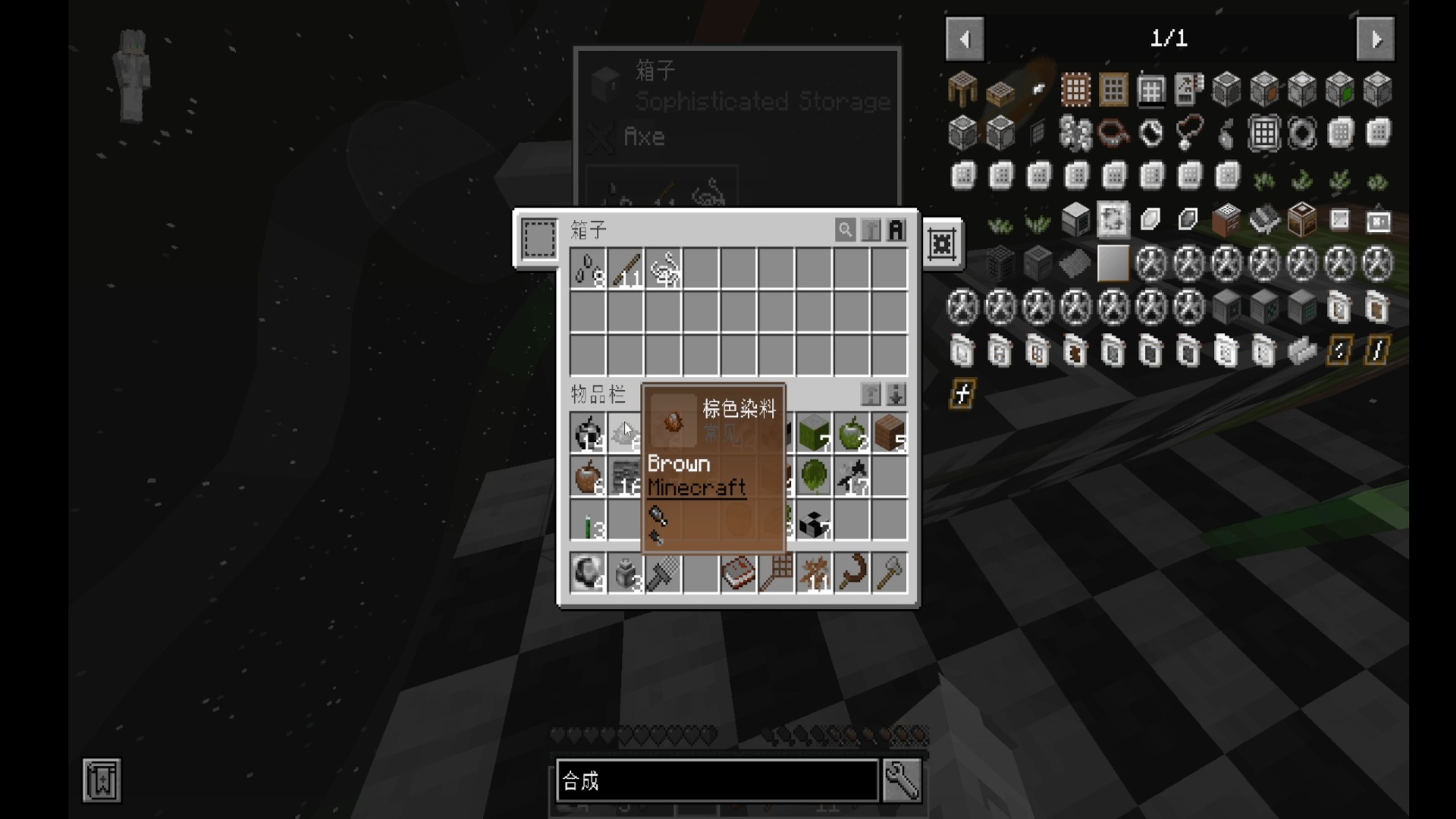Open the storage settings tab with gear icon
1456x819 pixels.
[942, 244]
